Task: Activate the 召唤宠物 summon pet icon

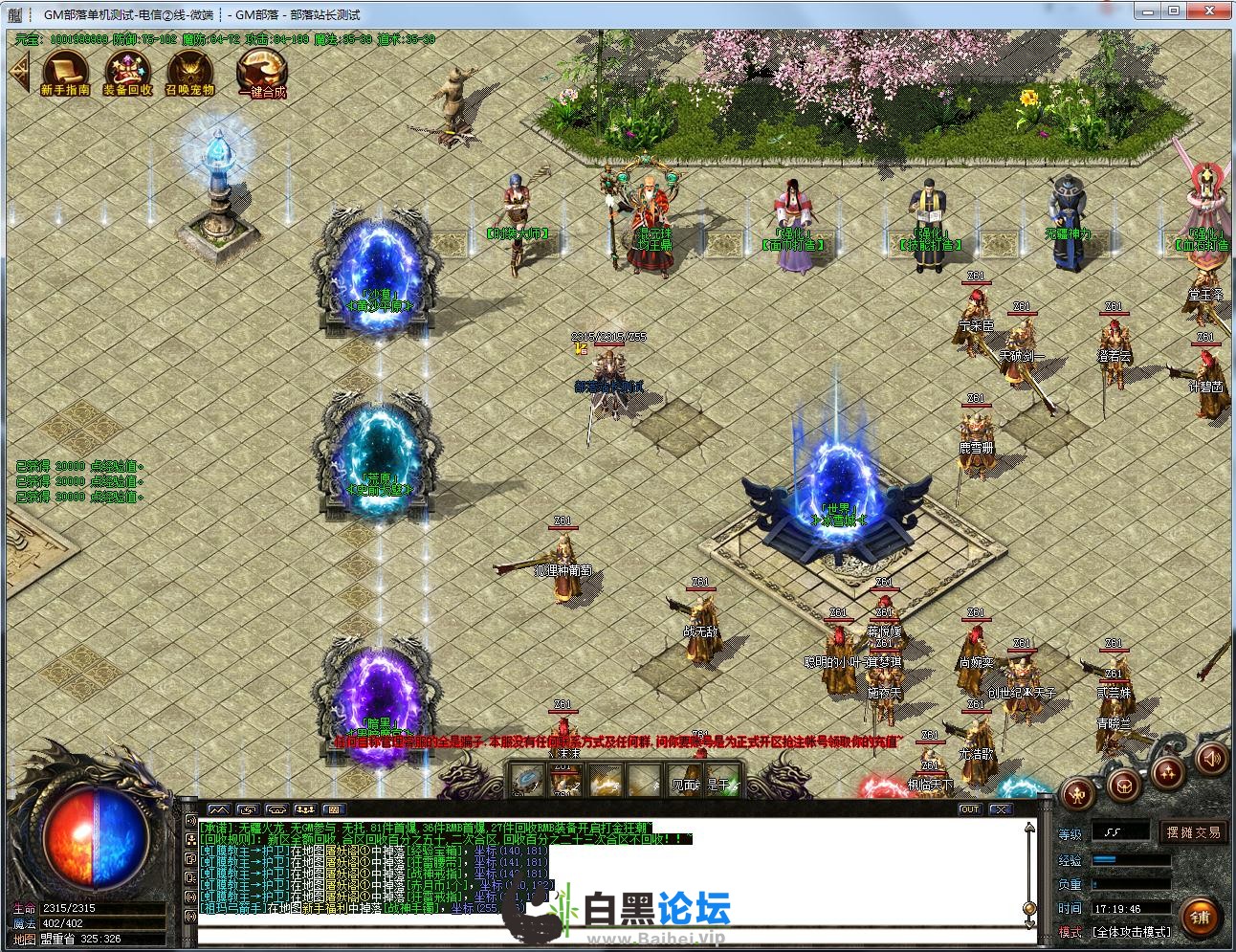Action: (190, 73)
